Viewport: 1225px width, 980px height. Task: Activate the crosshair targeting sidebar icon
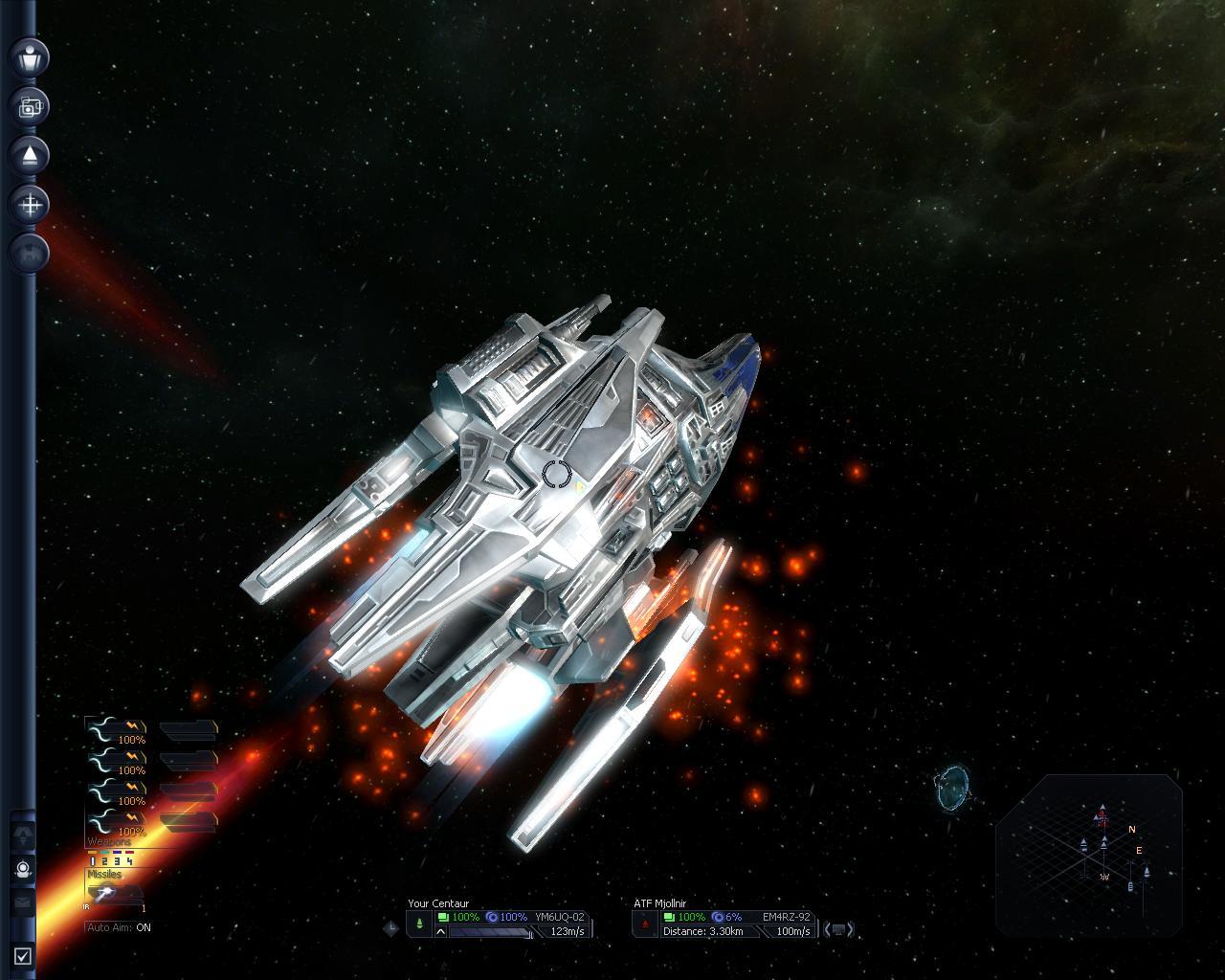31,205
